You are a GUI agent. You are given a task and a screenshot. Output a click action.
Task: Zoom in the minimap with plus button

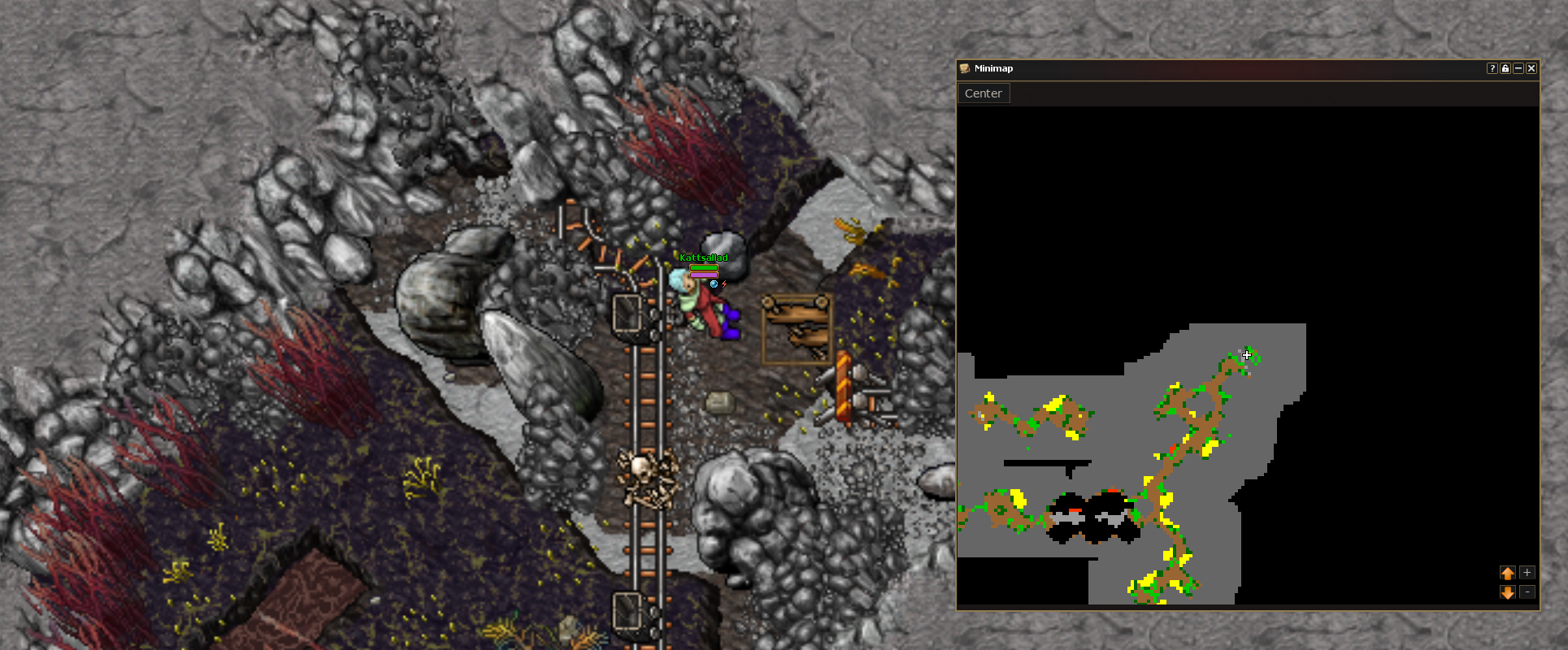1527,573
